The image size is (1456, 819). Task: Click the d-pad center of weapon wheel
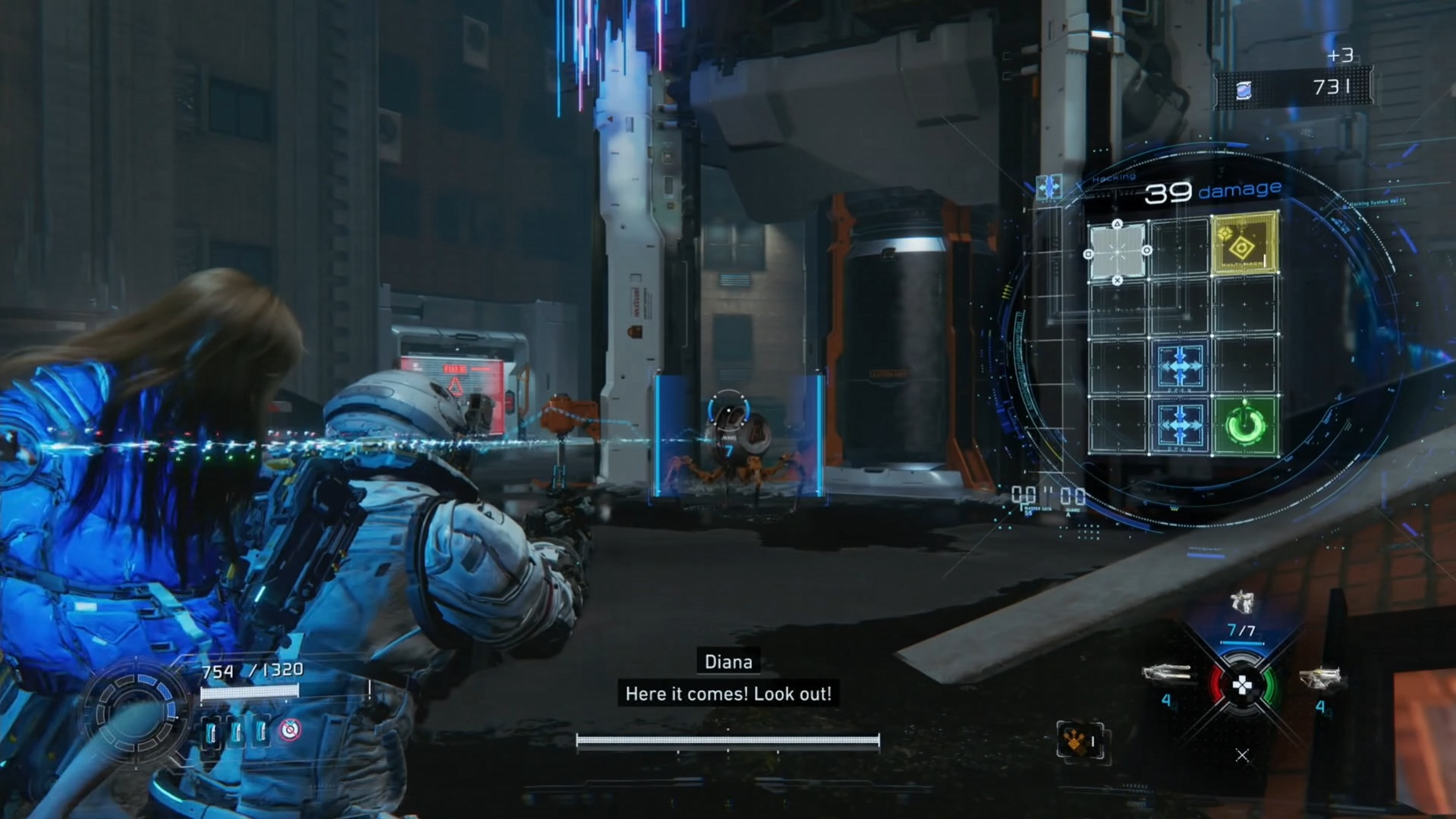[x=1242, y=686]
